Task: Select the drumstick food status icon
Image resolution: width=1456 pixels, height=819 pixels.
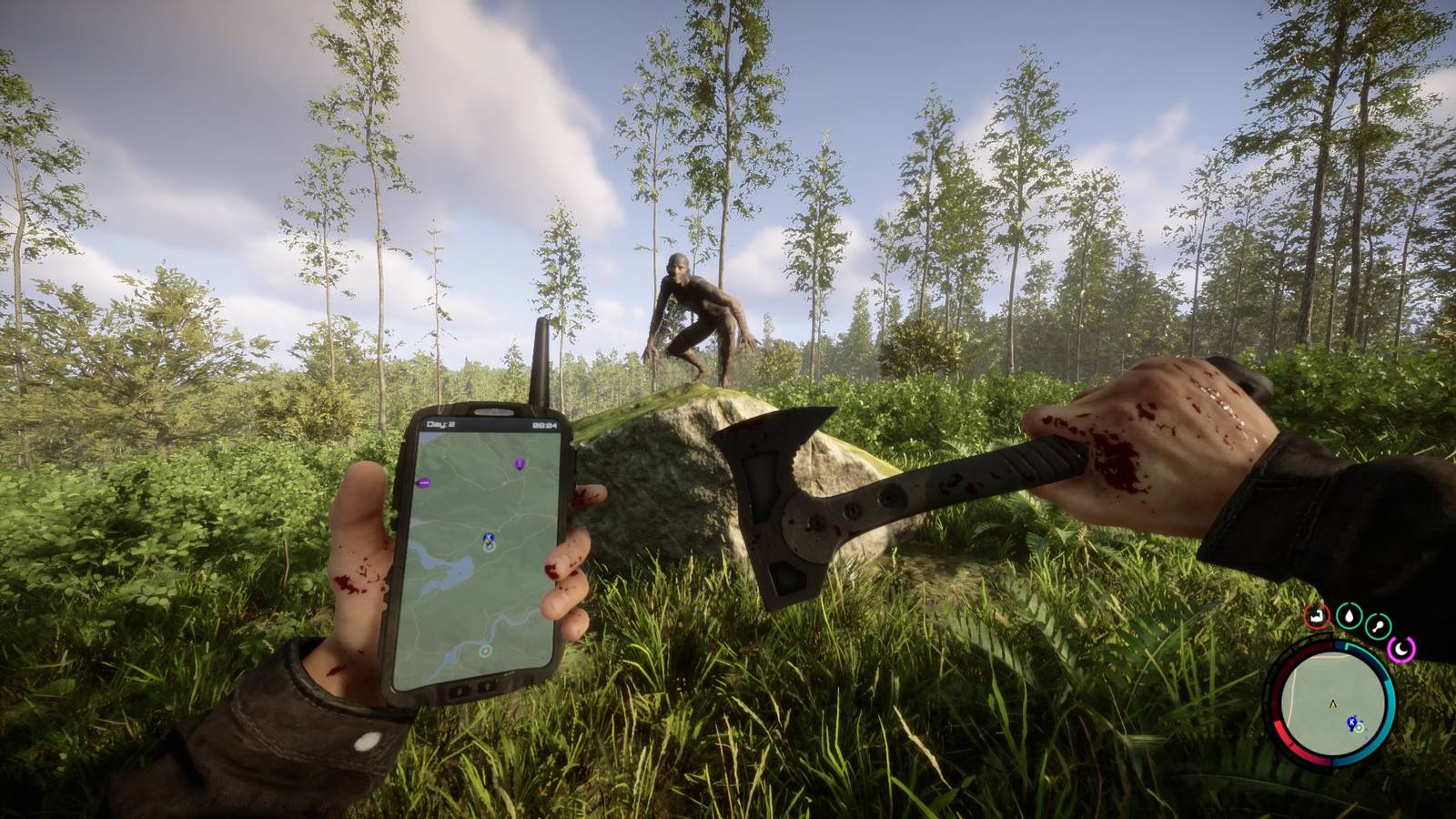Action: coord(1379,625)
